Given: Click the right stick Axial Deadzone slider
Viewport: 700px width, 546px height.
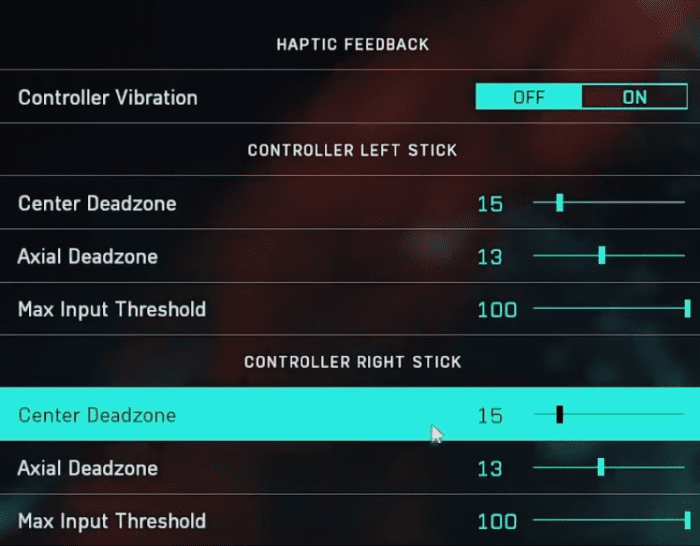Looking at the screenshot, I should pyautogui.click(x=601, y=467).
